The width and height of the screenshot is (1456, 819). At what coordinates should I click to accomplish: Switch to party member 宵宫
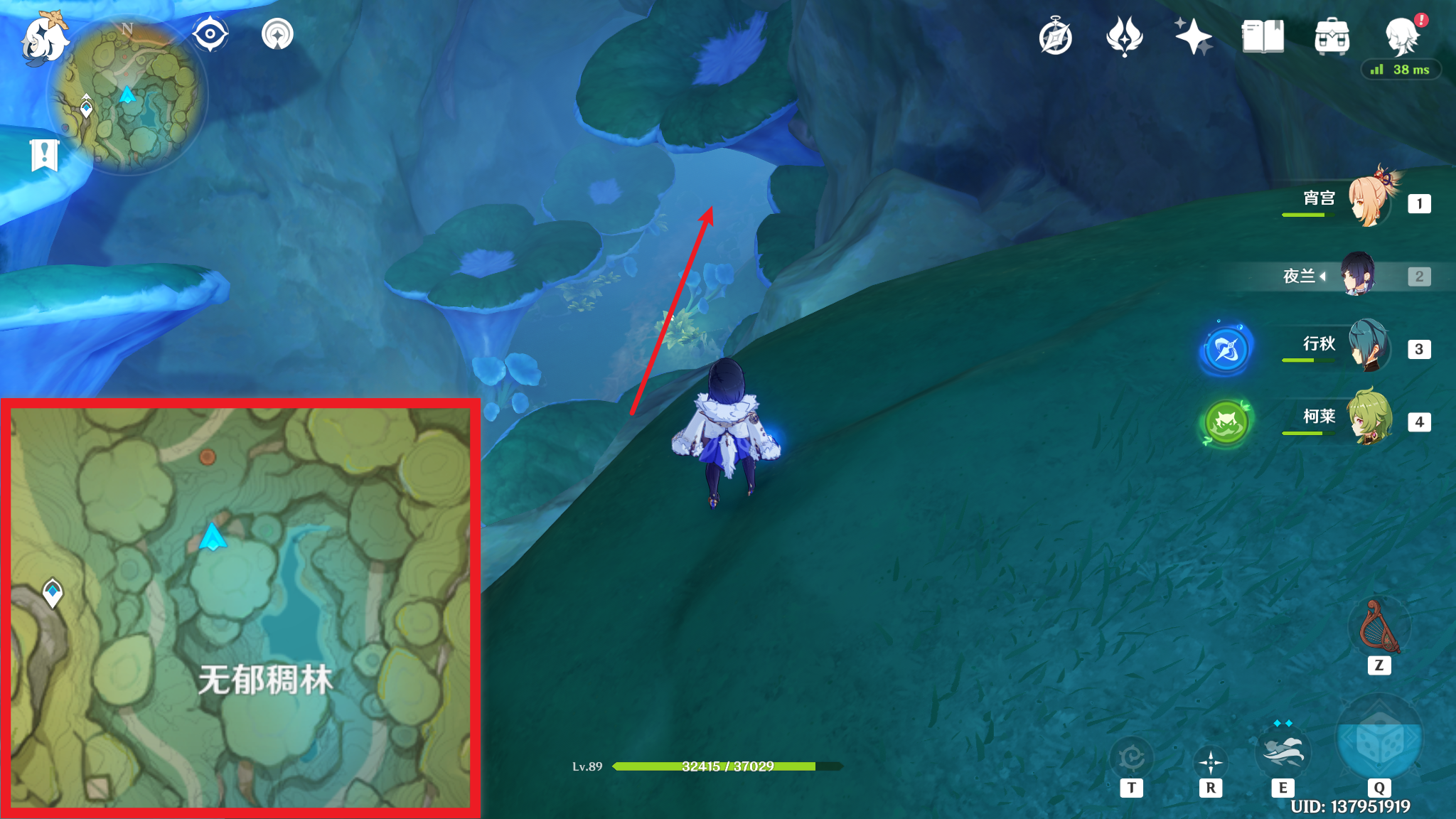[1369, 202]
